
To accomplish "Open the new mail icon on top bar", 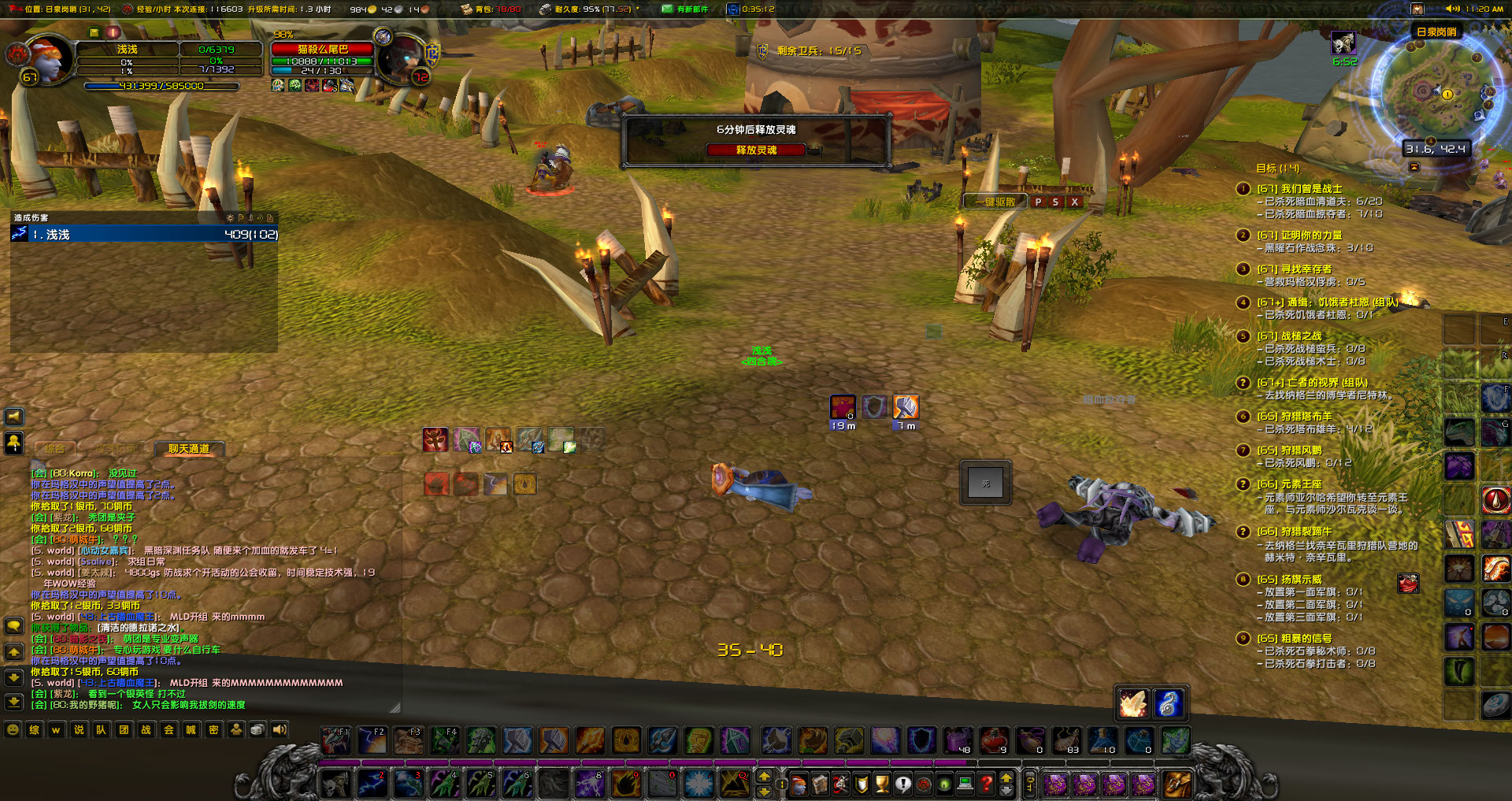I will tap(668, 9).
